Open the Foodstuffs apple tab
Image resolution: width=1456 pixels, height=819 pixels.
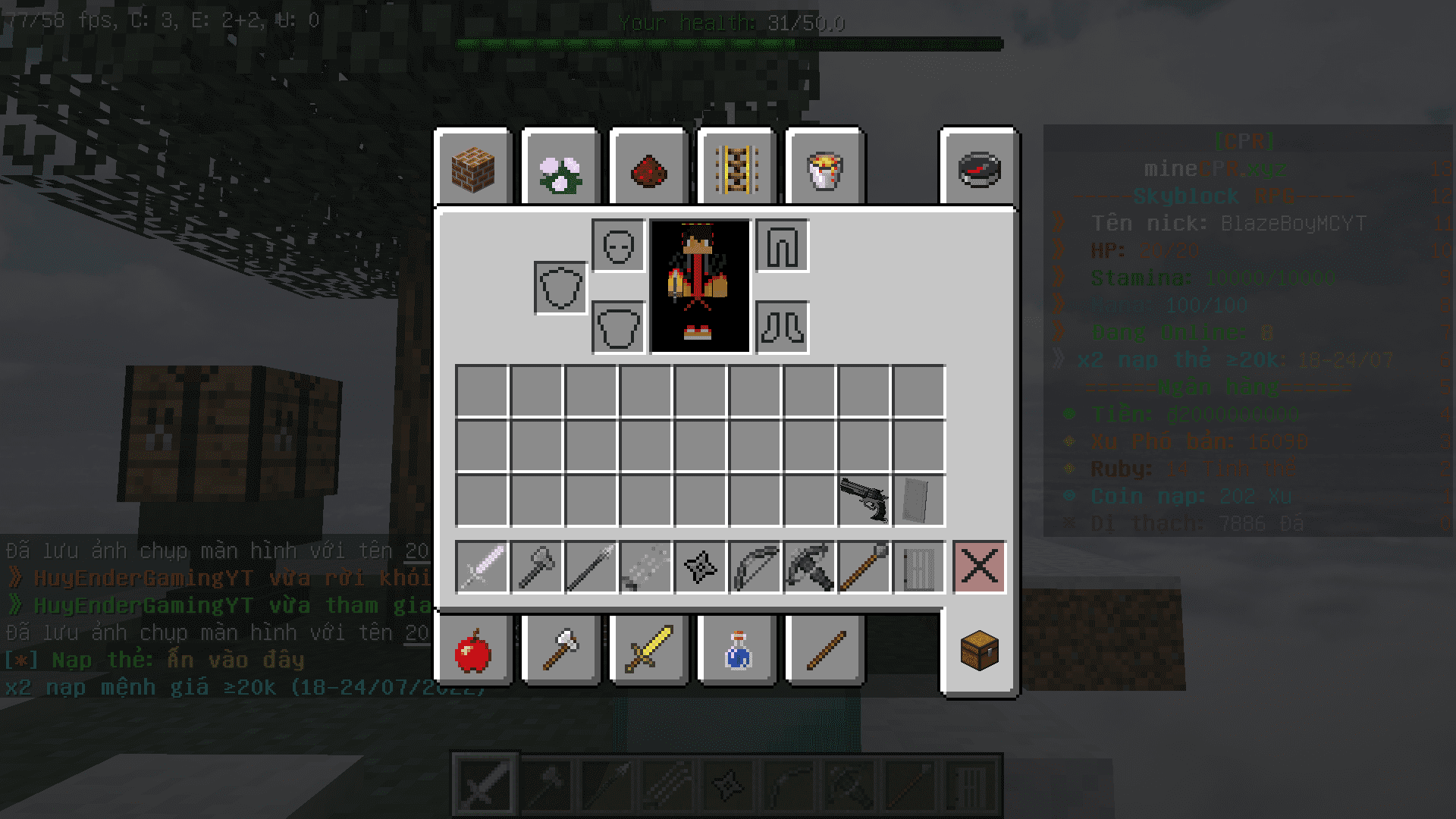click(473, 651)
